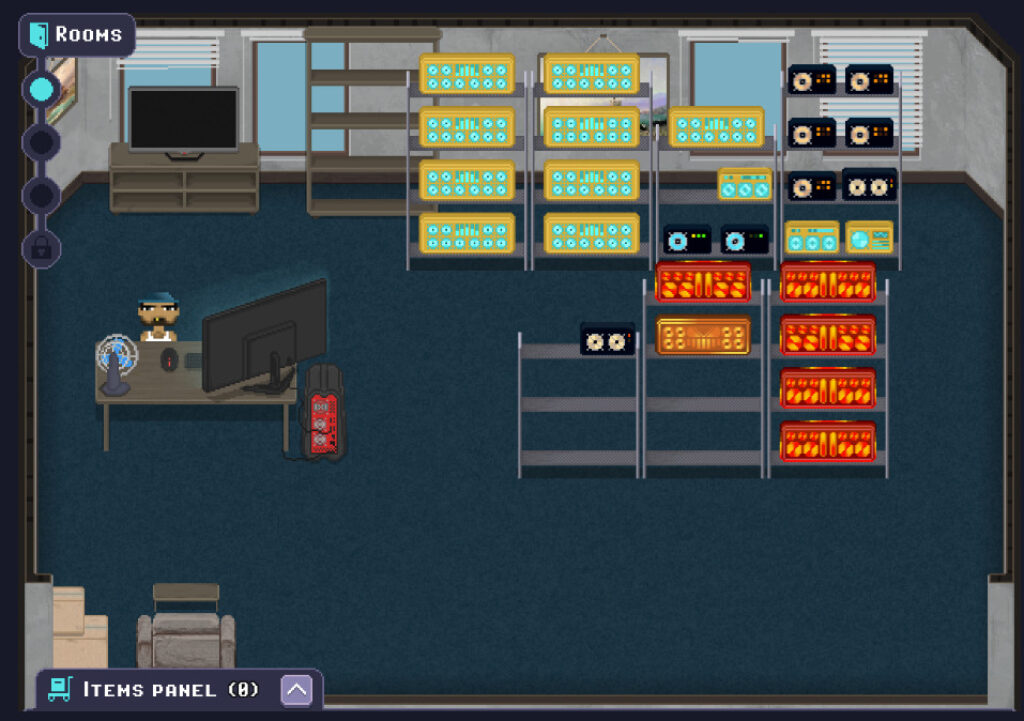
Task: Open the Items panel (0) label
Action: pyautogui.click(x=170, y=689)
